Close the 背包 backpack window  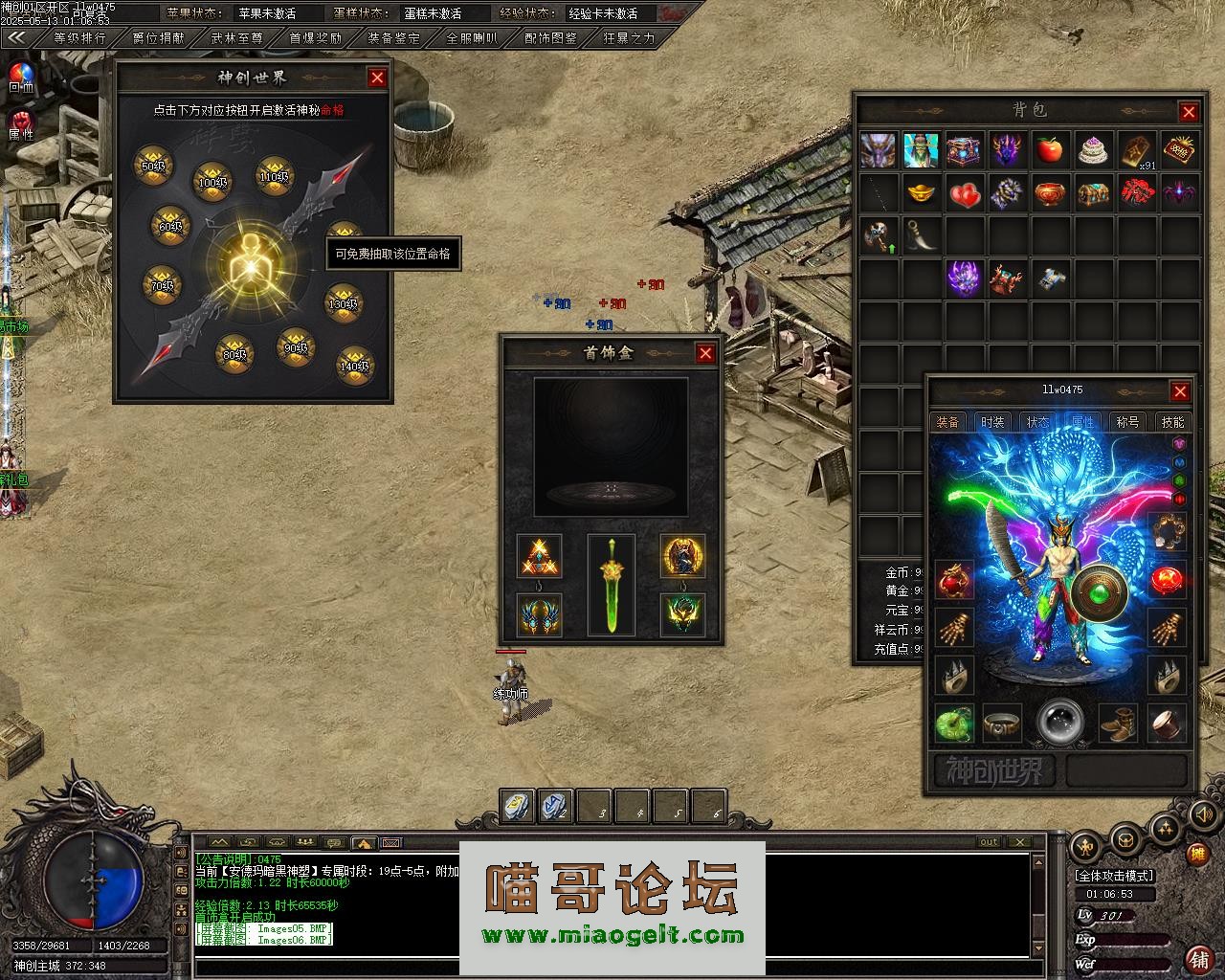pyautogui.click(x=1189, y=112)
